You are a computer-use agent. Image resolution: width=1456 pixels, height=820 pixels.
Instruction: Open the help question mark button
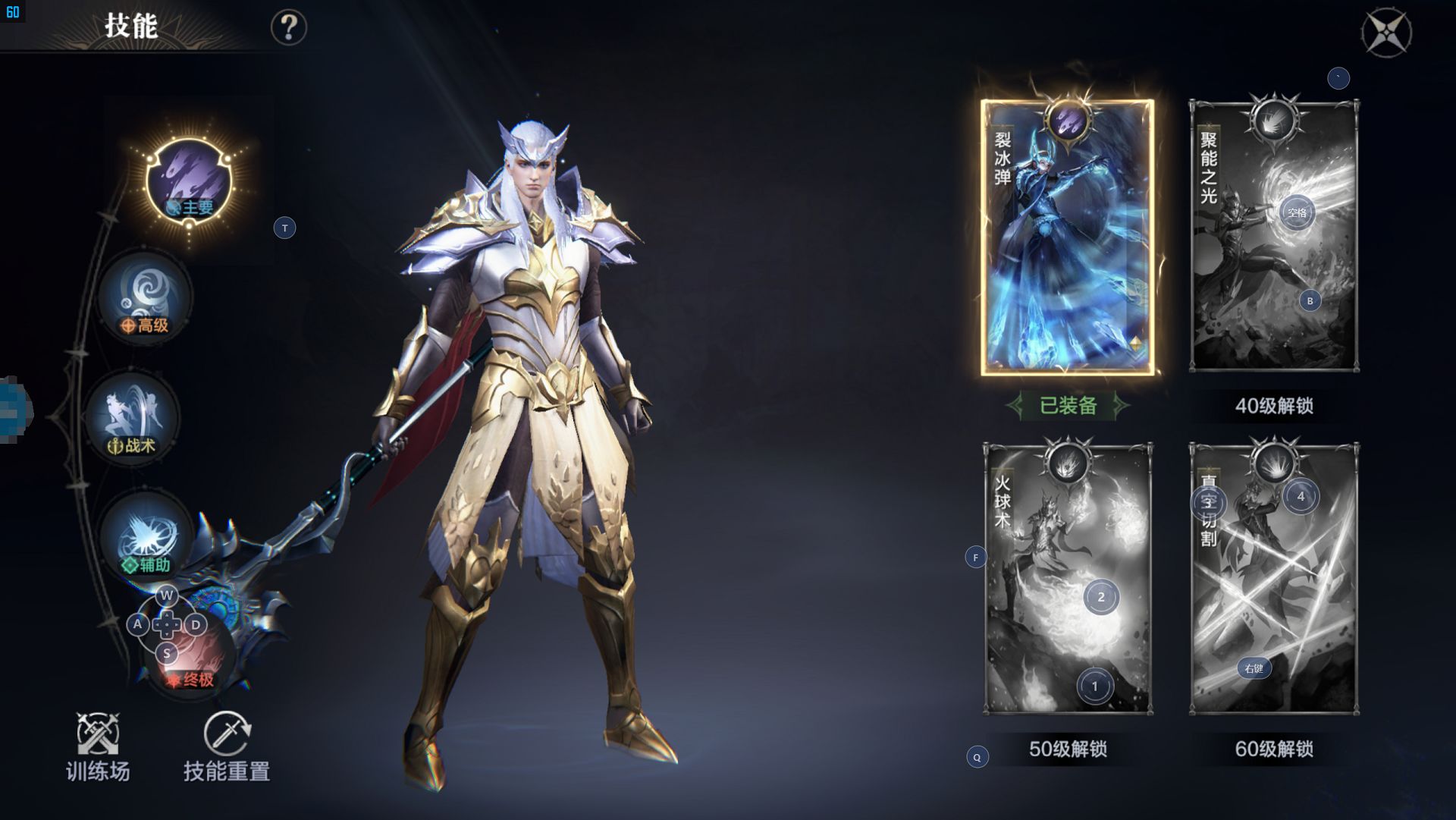click(x=288, y=28)
